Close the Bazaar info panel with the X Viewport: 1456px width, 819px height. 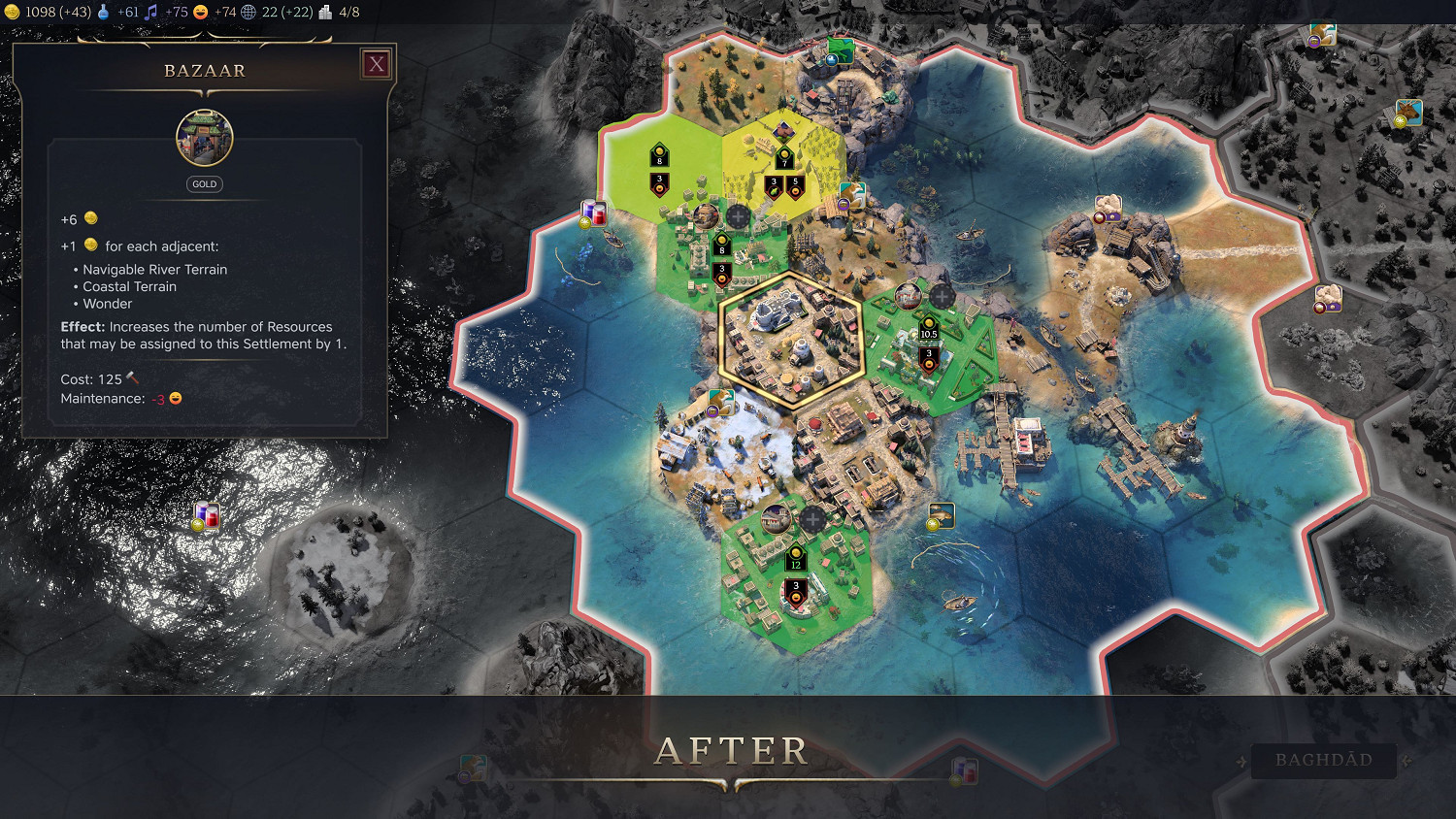pos(376,64)
